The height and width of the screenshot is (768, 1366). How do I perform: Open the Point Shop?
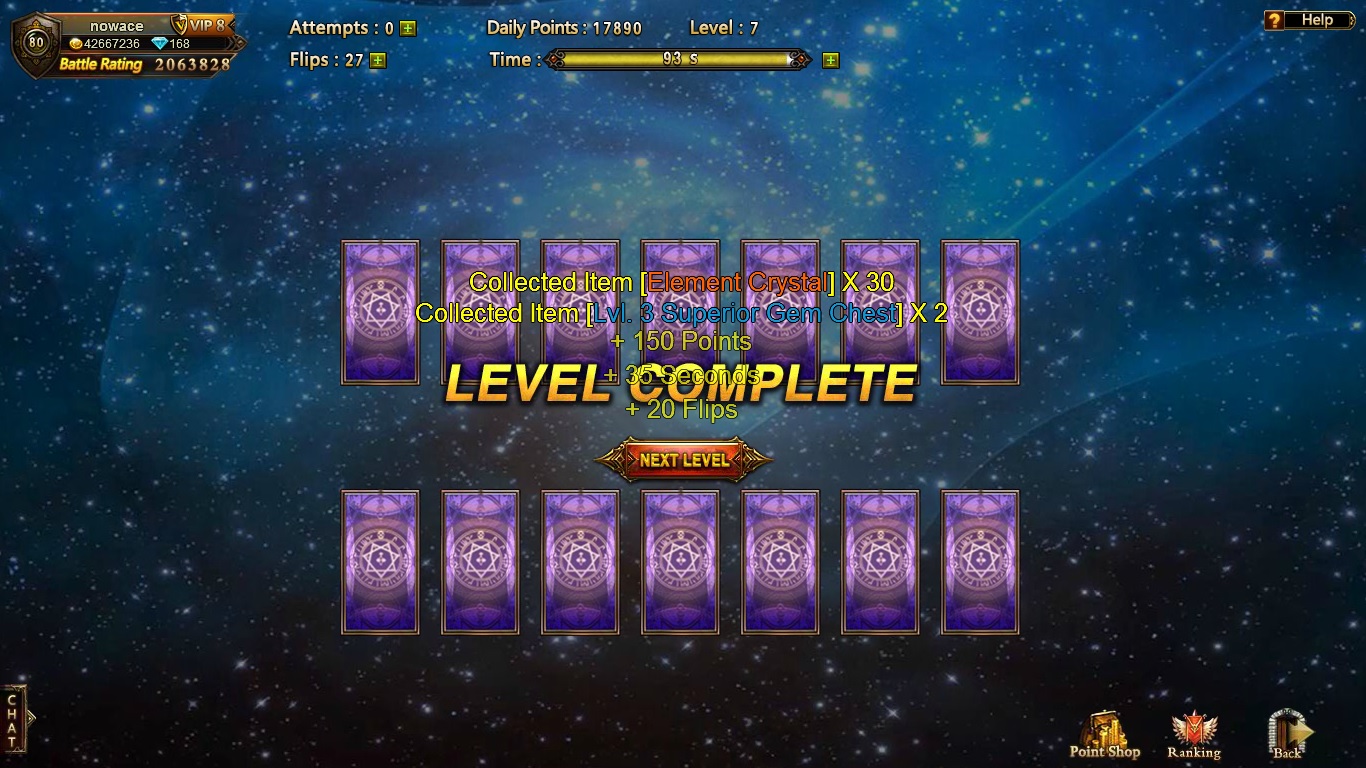1104,736
